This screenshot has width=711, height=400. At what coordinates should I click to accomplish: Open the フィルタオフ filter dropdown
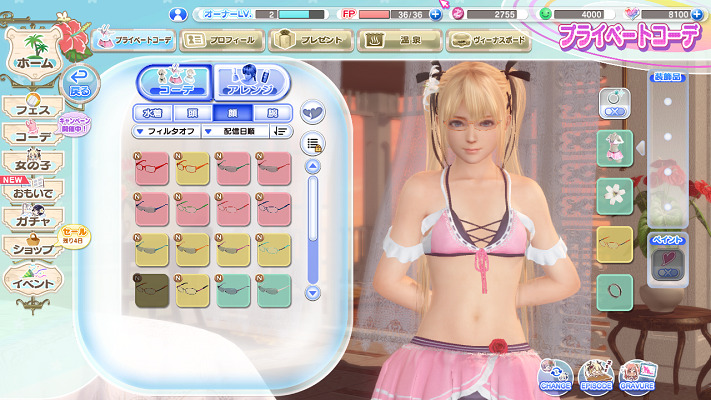pyautogui.click(x=165, y=131)
